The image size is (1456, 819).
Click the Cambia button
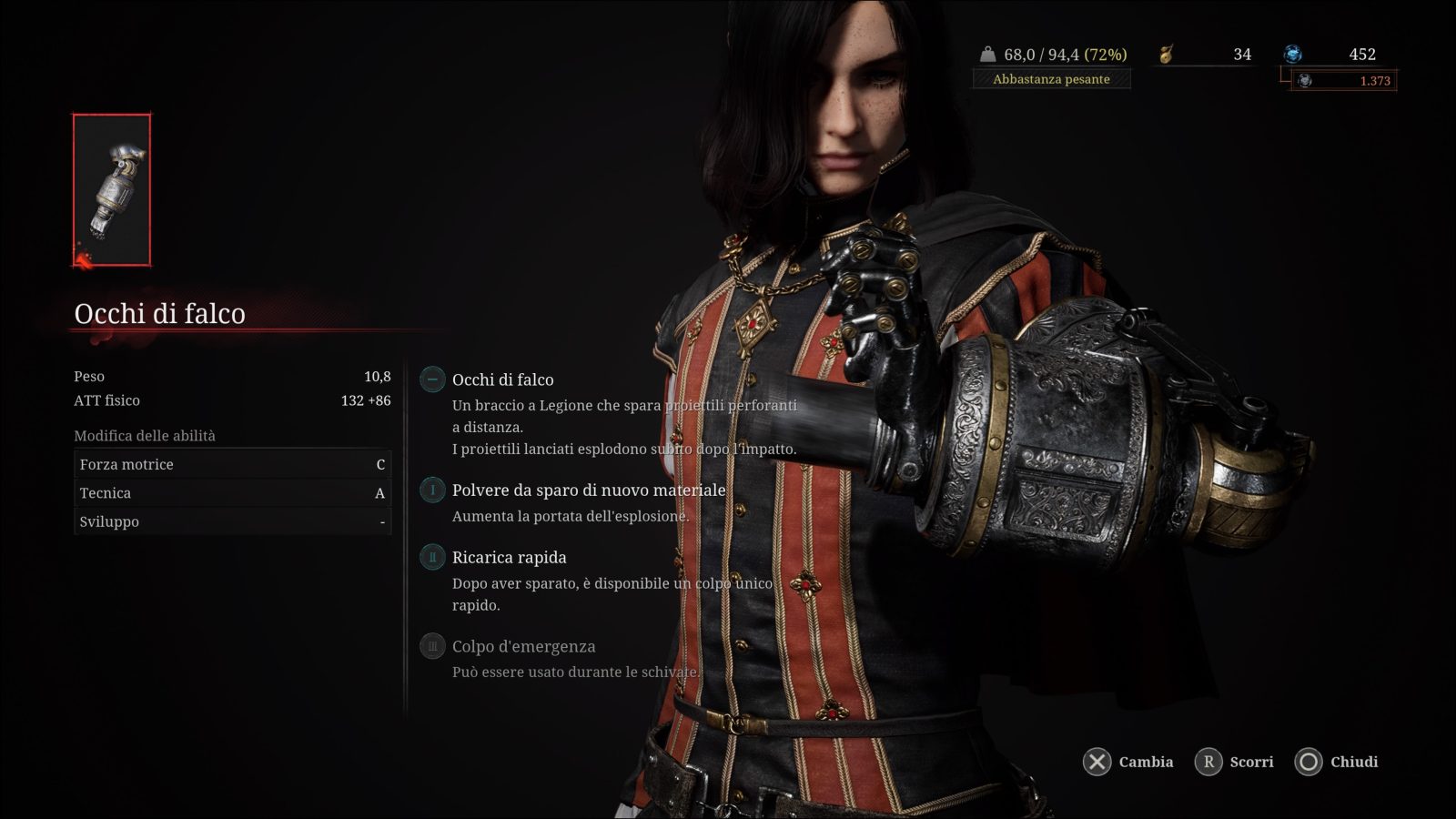point(1128,762)
